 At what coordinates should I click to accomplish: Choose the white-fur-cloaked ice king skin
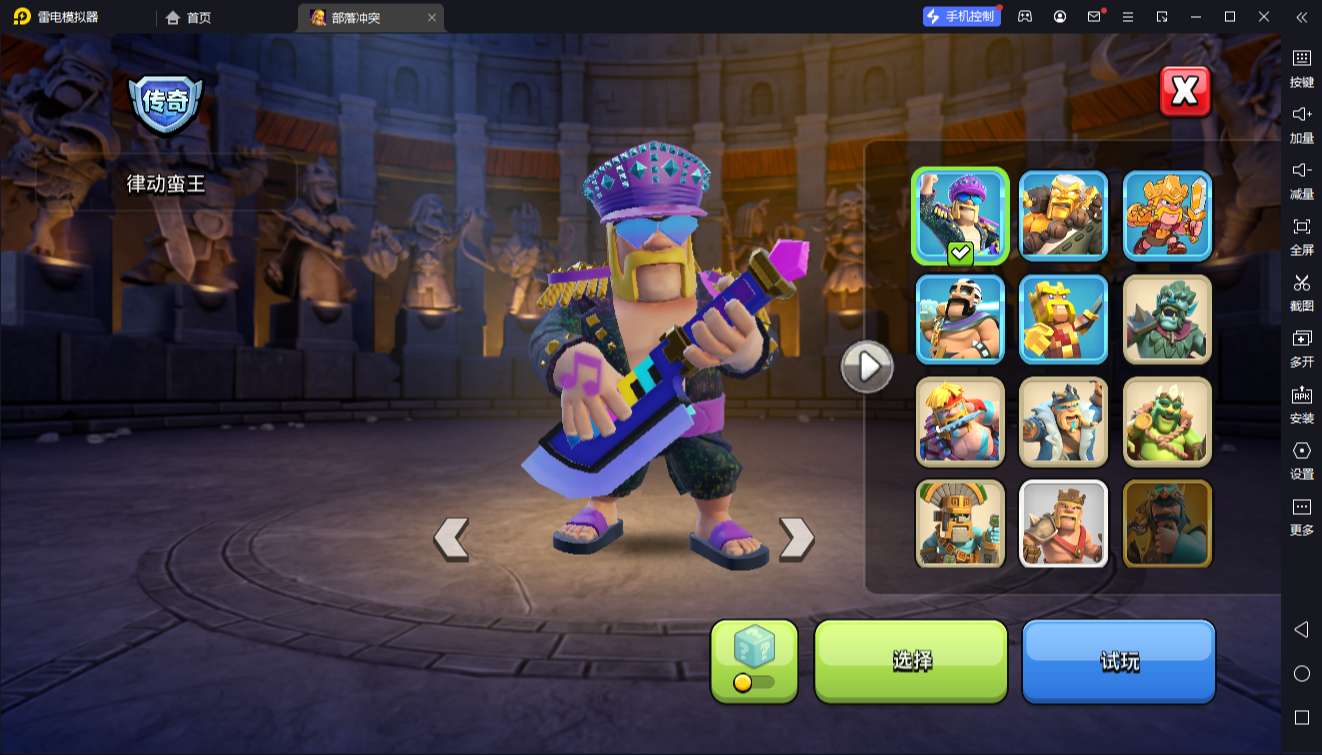pos(1063,422)
